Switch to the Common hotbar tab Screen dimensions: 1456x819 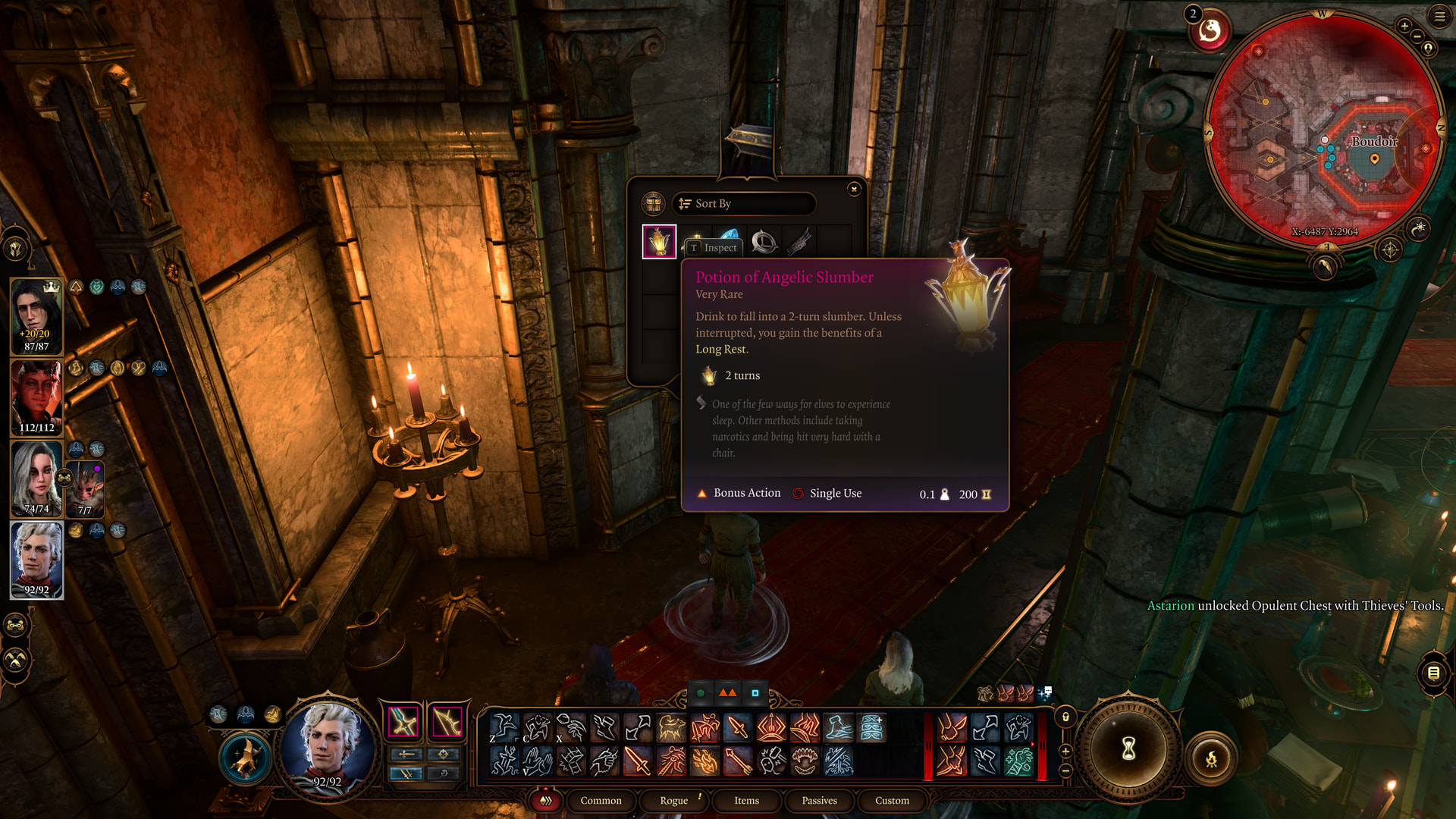click(601, 800)
